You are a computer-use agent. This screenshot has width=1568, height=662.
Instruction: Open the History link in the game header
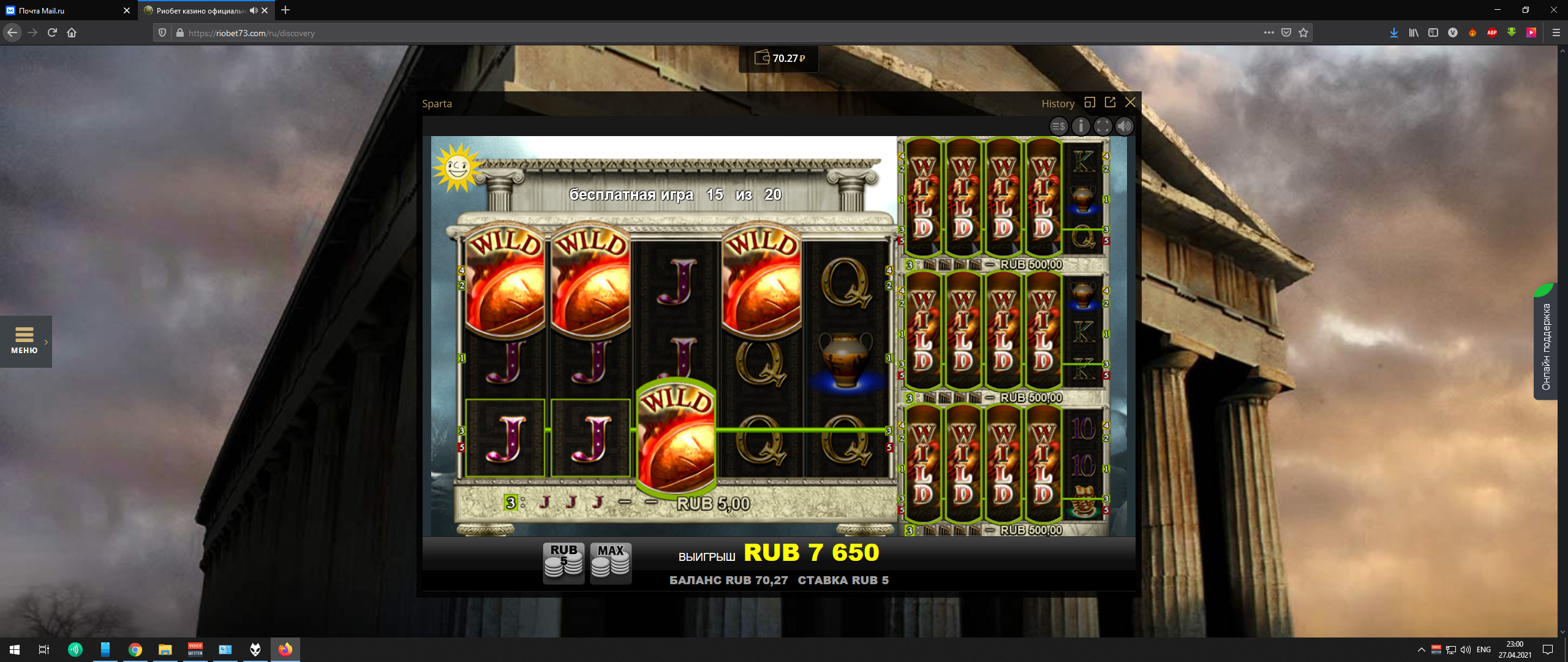(x=1058, y=104)
